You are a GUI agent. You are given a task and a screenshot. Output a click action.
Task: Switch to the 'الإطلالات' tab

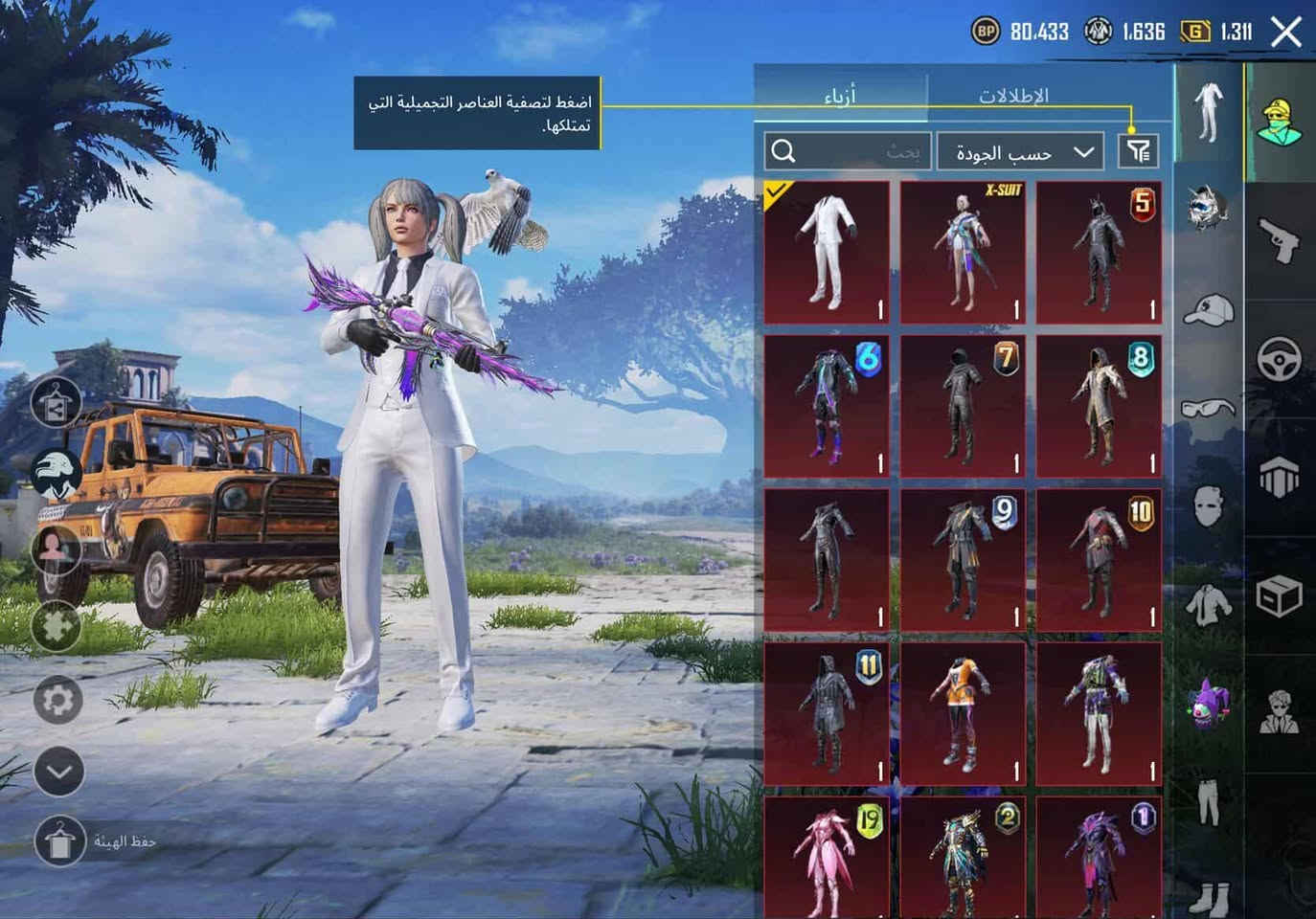click(x=1011, y=94)
